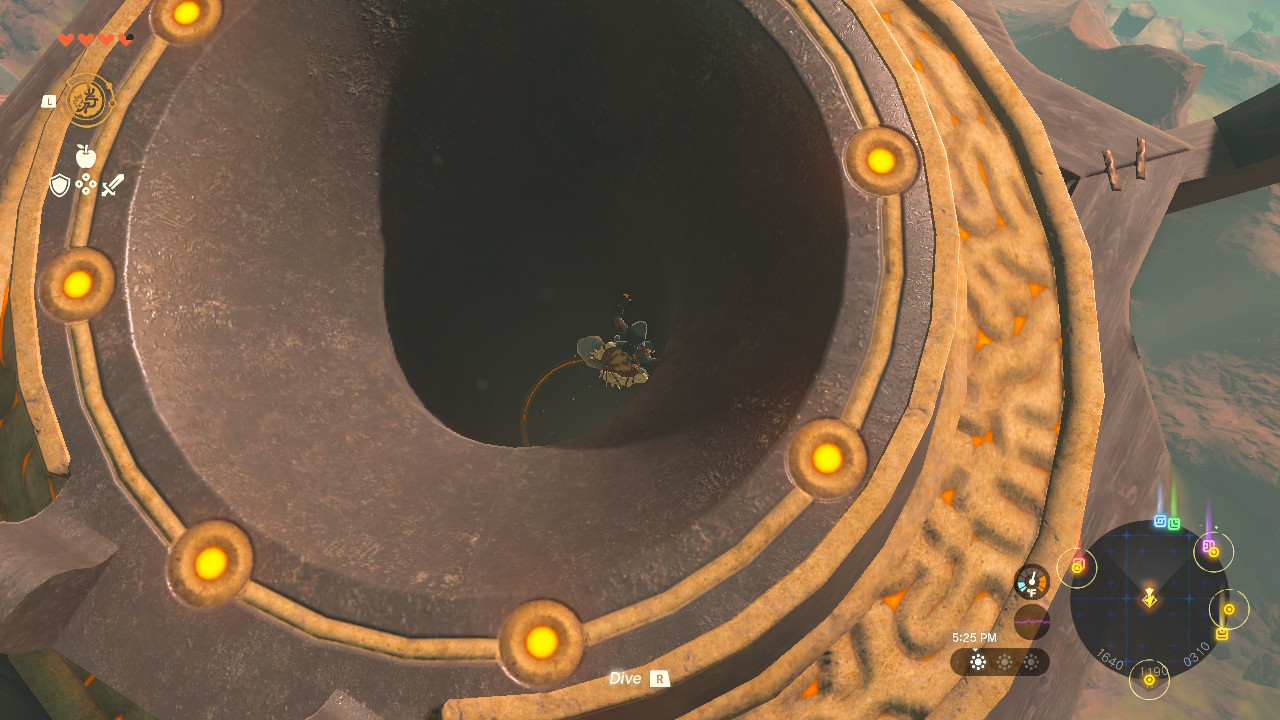The height and width of the screenshot is (720, 1280).
Task: Select the green pin on the minimap
Action: 1174,523
